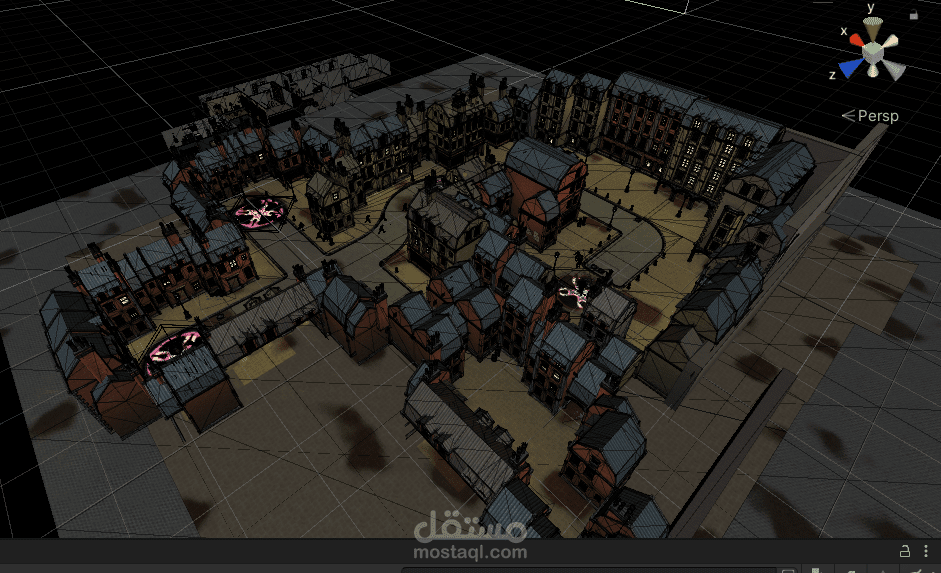Open the three-dot menu of the bottom panel
941x573 pixels.
coord(926,551)
